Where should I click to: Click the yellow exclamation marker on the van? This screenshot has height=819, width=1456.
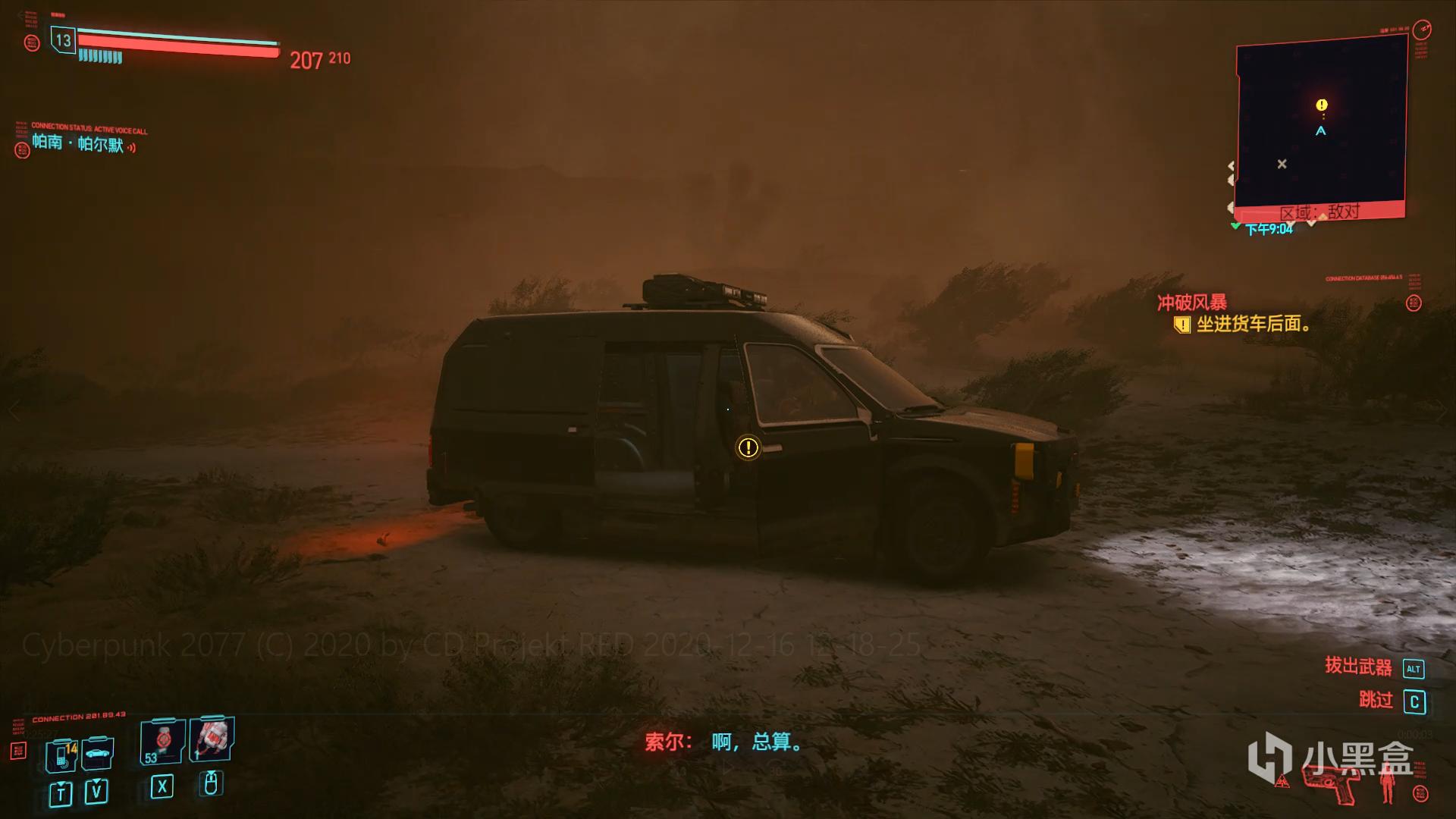[x=748, y=447]
